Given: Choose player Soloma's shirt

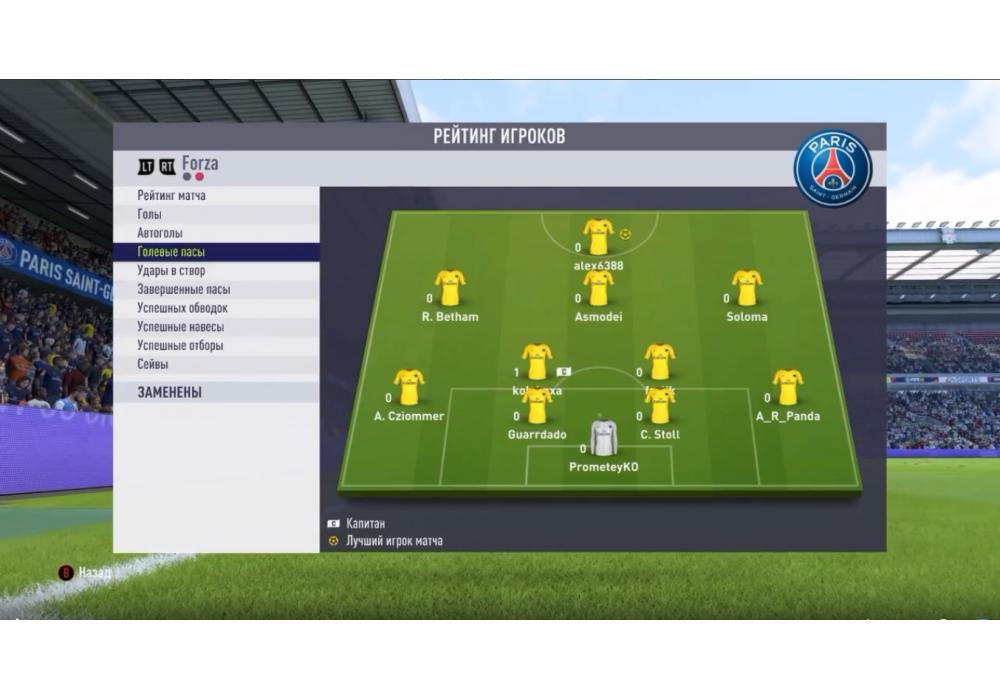Looking at the screenshot, I should tap(747, 288).
